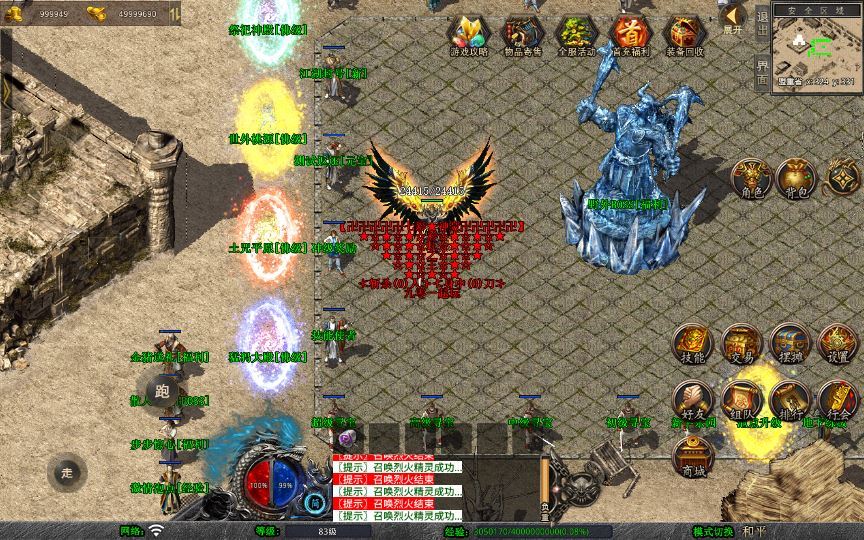Claim the 首充福利 first-recharge bonus
The image size is (864, 540).
(x=630, y=34)
